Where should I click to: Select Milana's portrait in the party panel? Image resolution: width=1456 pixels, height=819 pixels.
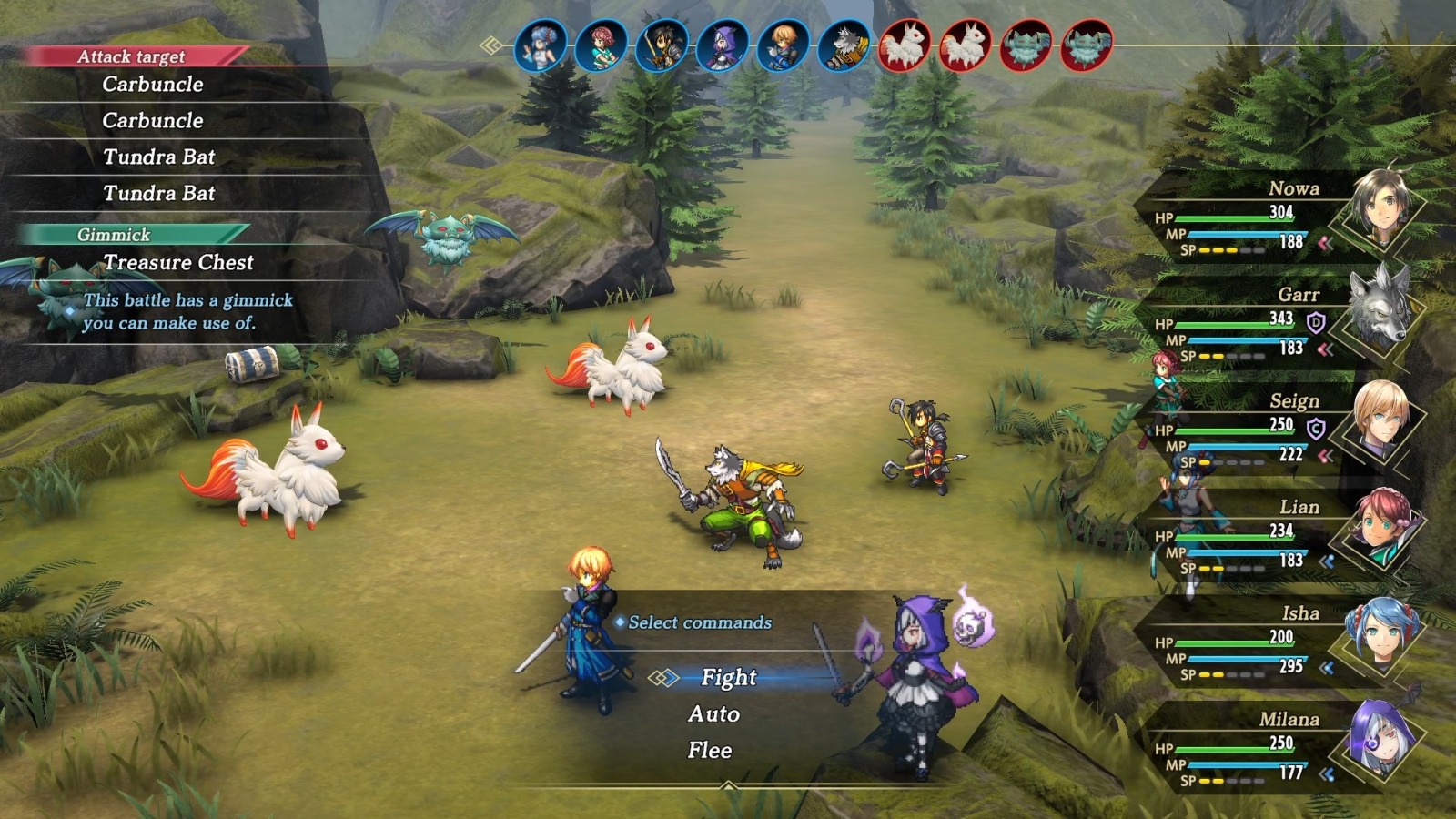pos(1383,739)
